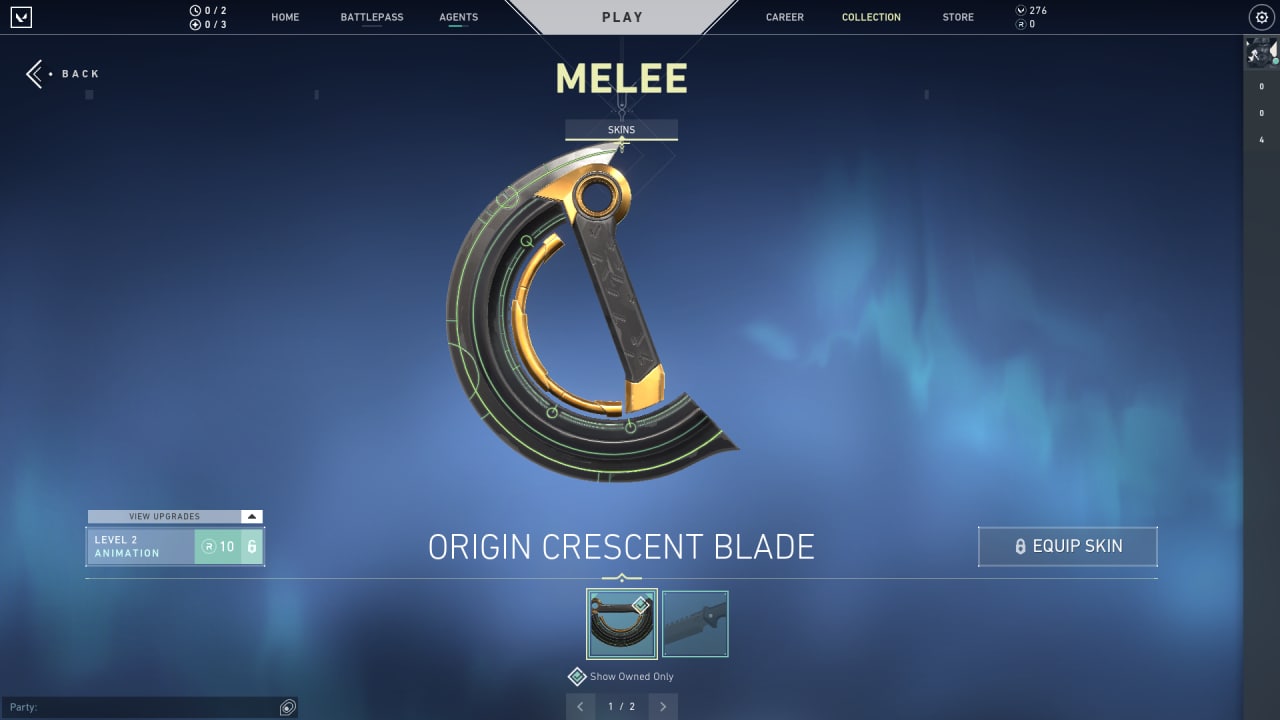Screen dimensions: 1280x720
Task: Open the Career page
Action: pyautogui.click(x=784, y=17)
